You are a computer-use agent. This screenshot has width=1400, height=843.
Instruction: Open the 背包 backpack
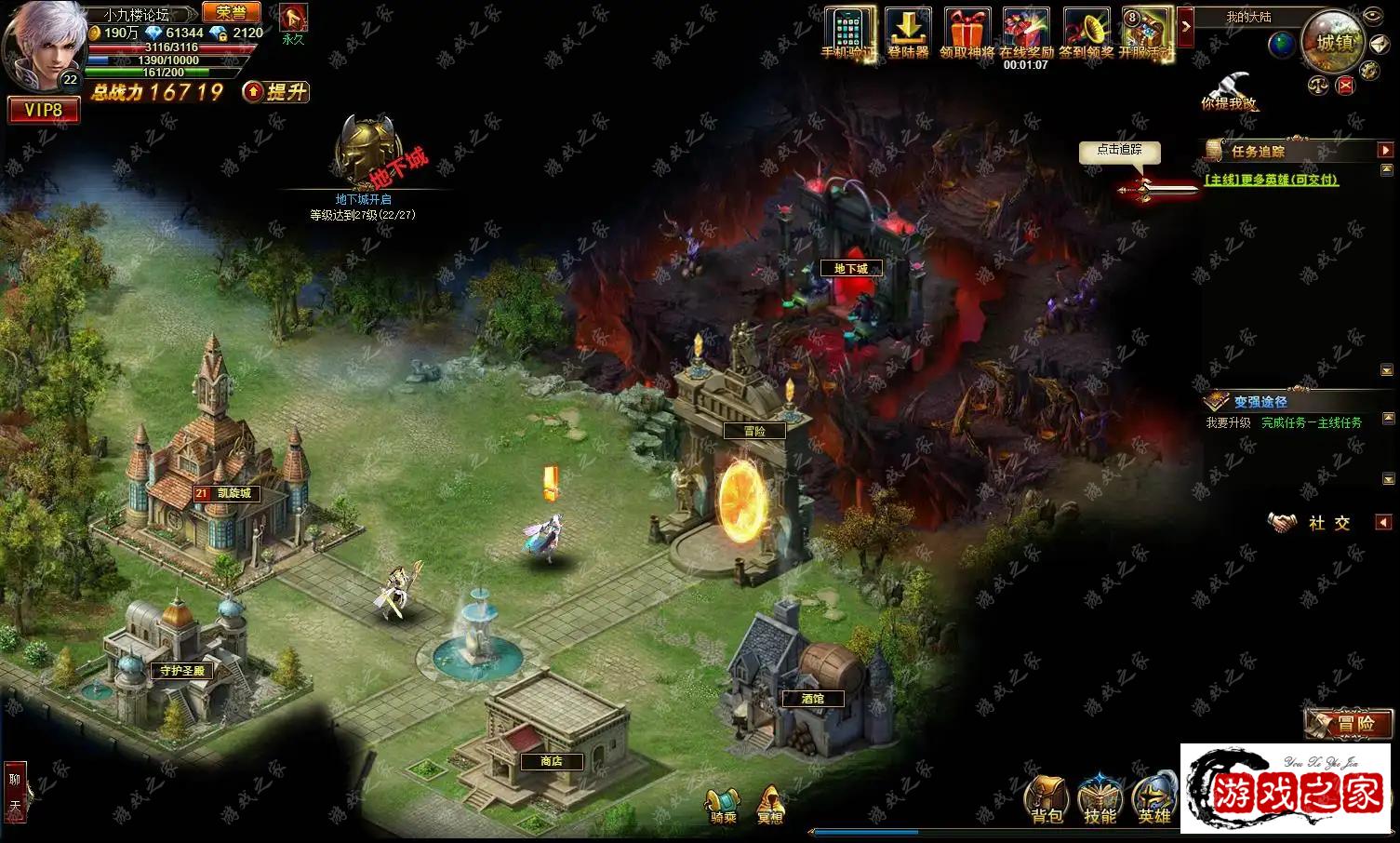tap(1047, 799)
